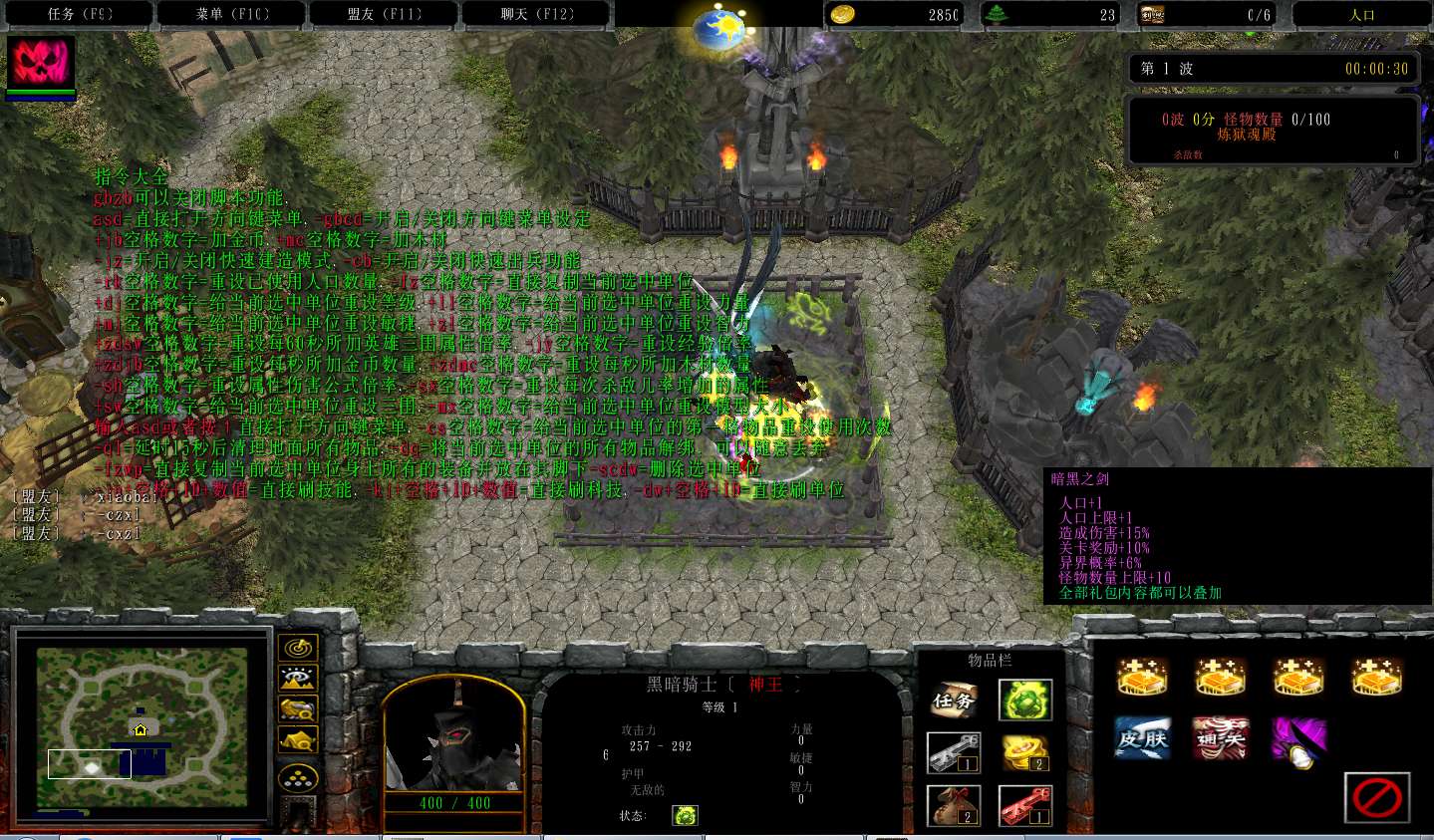Open the 任务 quests menu in top bar
Screen dimensions: 1434x840
point(80,14)
